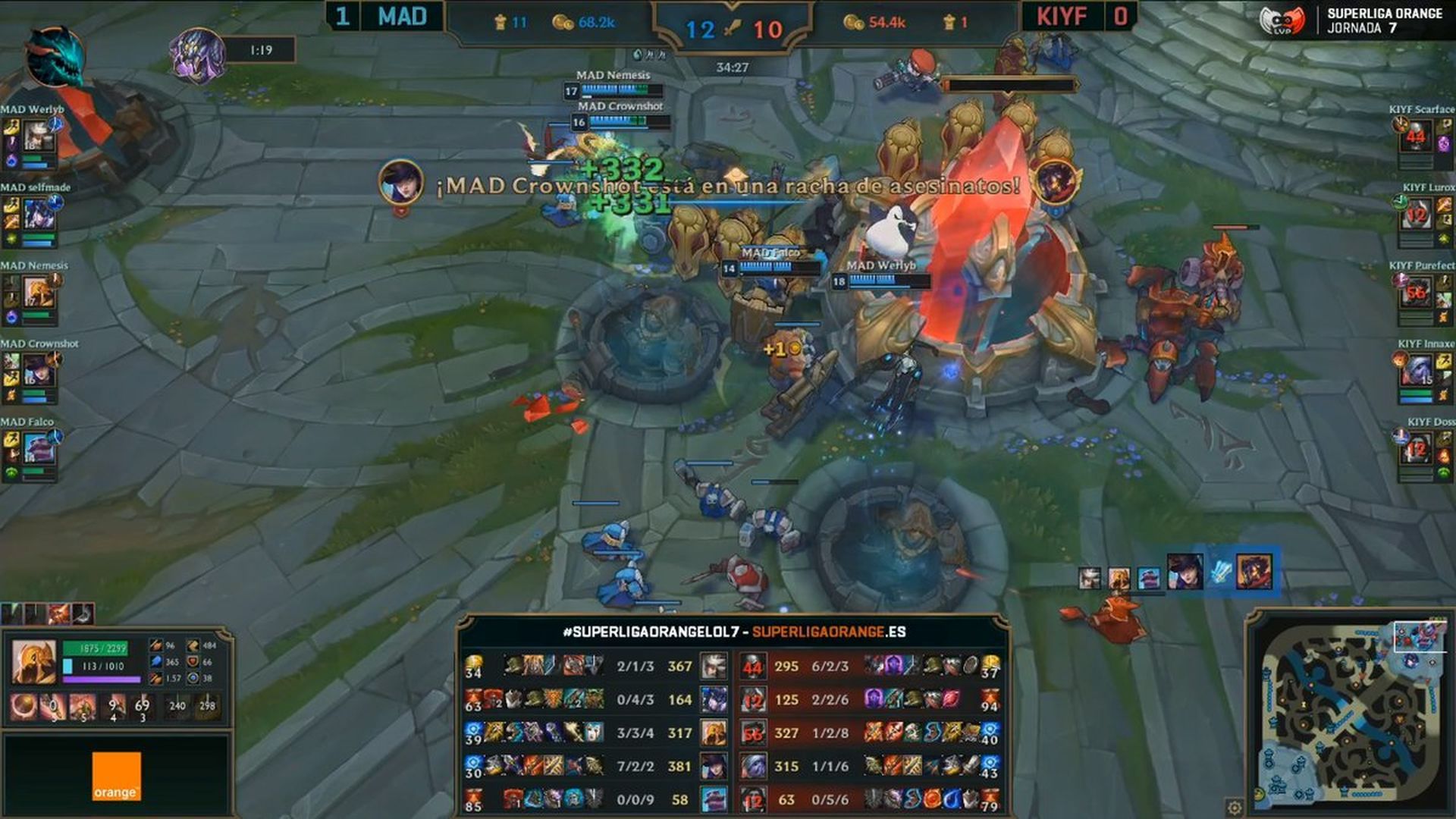Image resolution: width=1456 pixels, height=819 pixels.
Task: Click the Orange sponsor logo
Action: pos(116,776)
